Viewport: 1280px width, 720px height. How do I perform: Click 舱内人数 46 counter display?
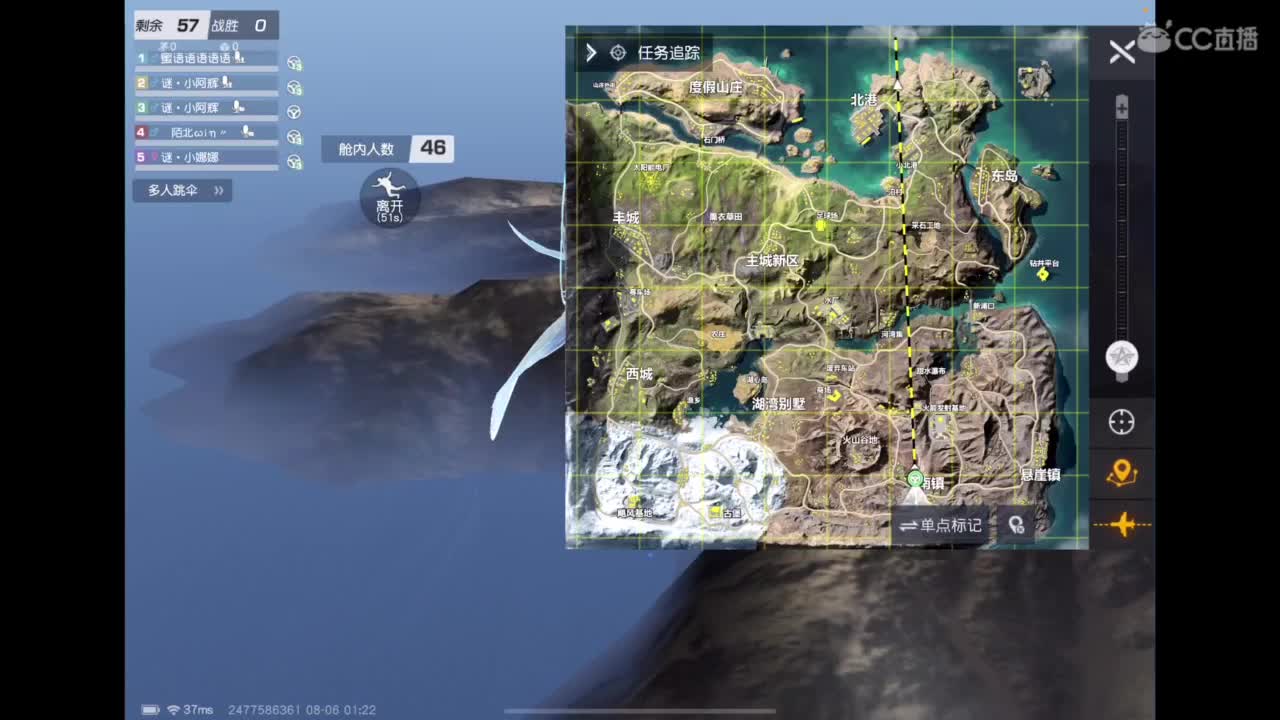[x=387, y=148]
